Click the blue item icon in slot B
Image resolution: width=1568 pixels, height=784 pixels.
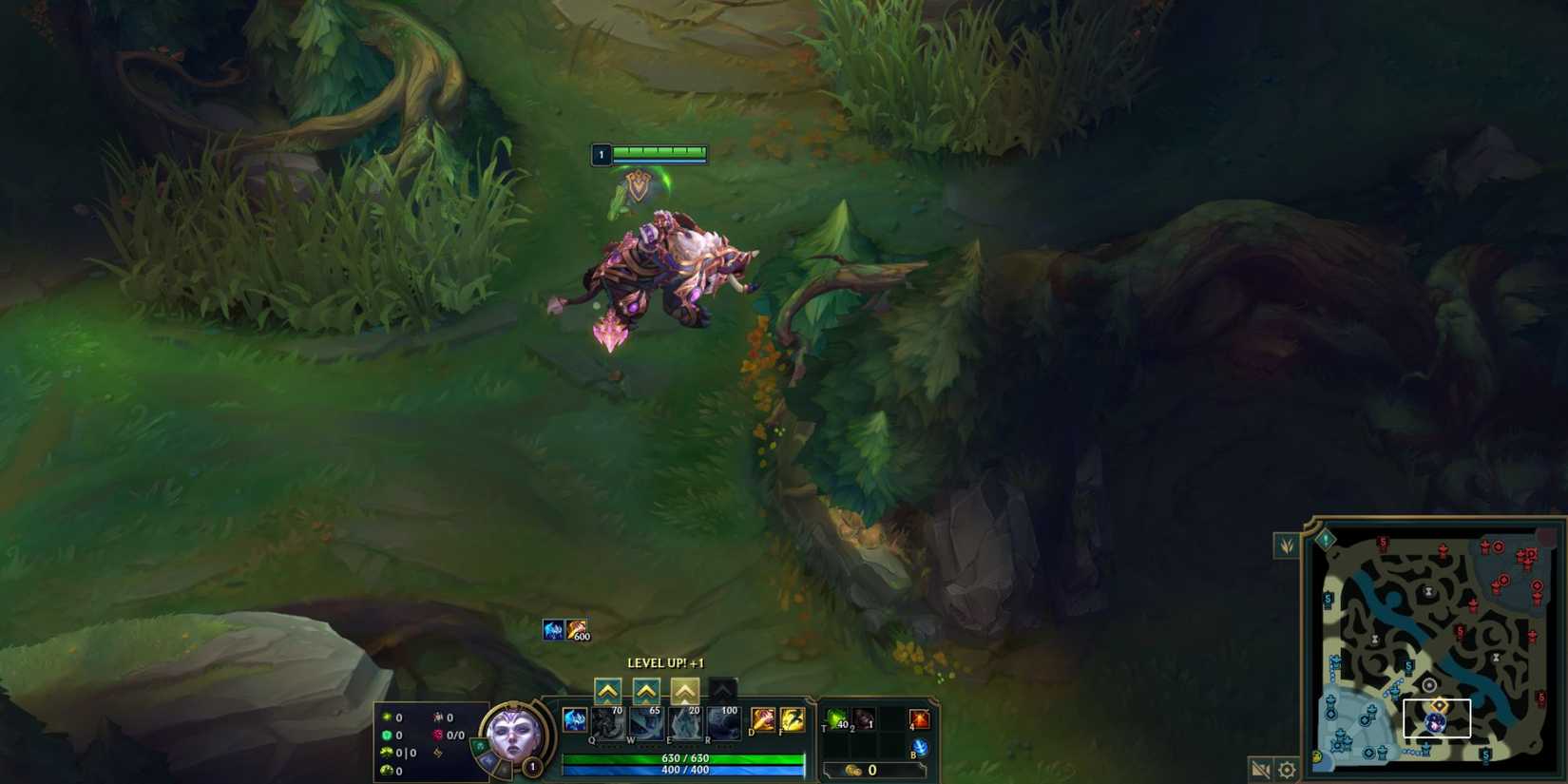click(x=920, y=747)
